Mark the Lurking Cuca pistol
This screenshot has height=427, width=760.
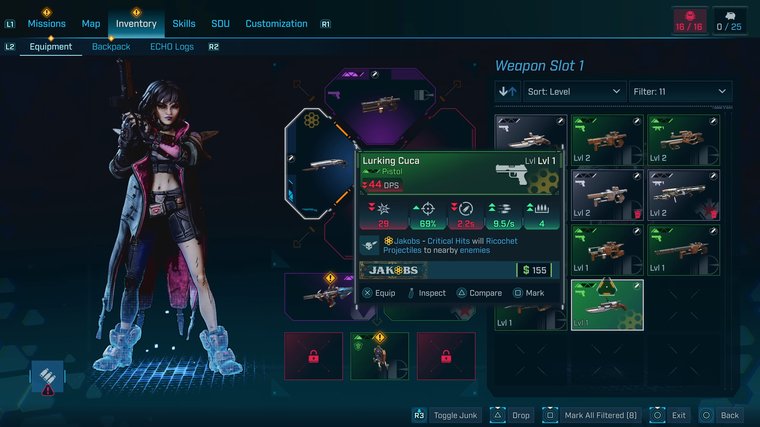(529, 293)
